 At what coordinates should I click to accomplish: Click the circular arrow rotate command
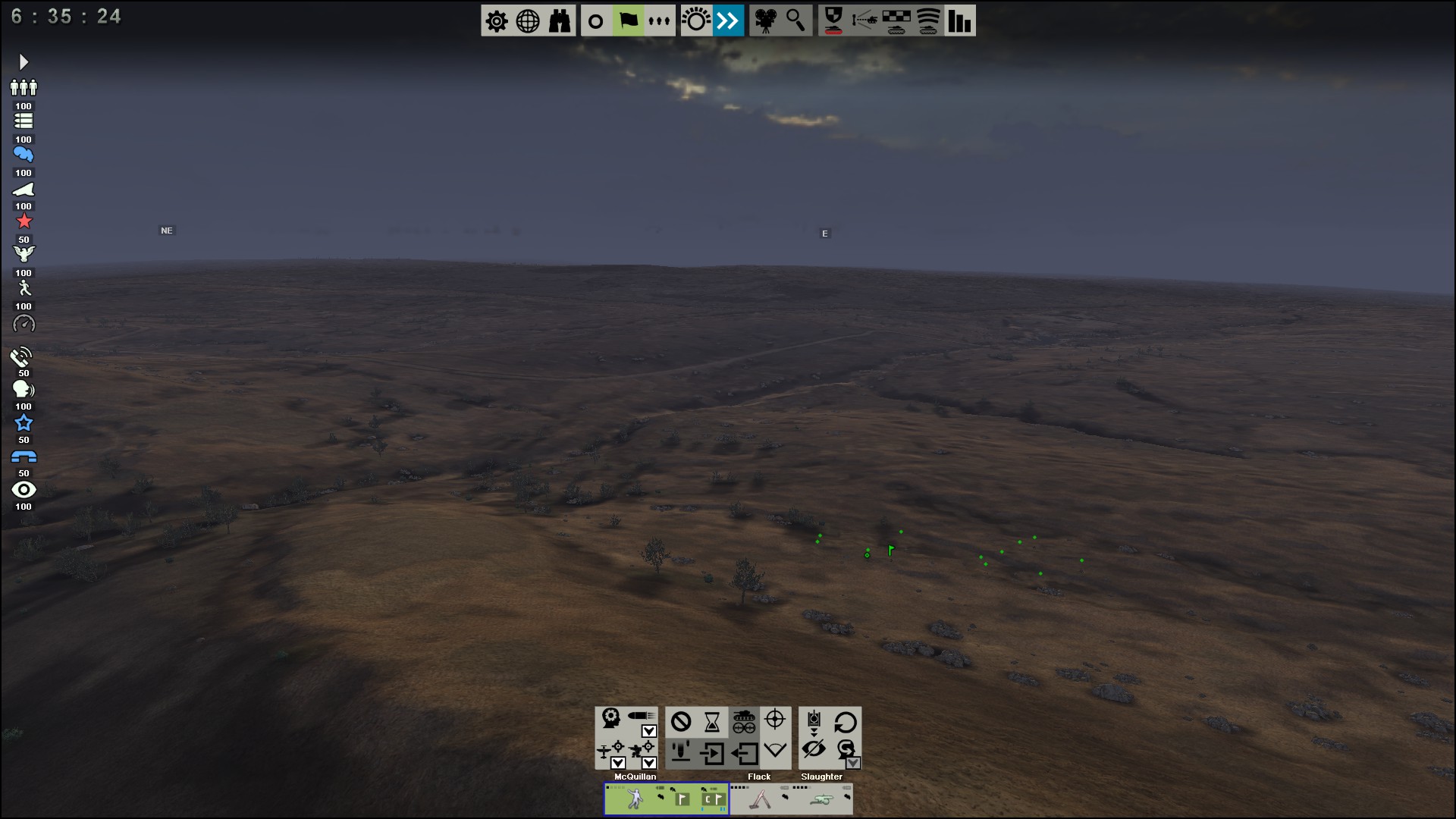click(845, 721)
